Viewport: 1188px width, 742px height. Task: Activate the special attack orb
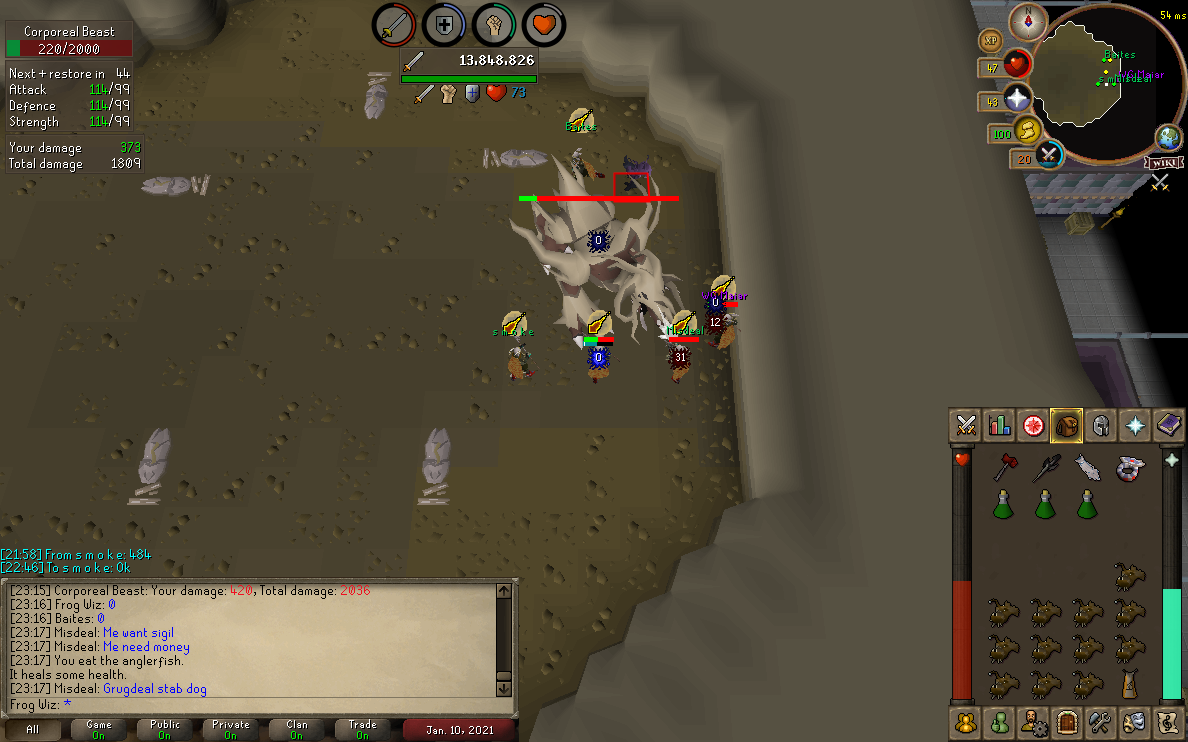(1049, 154)
